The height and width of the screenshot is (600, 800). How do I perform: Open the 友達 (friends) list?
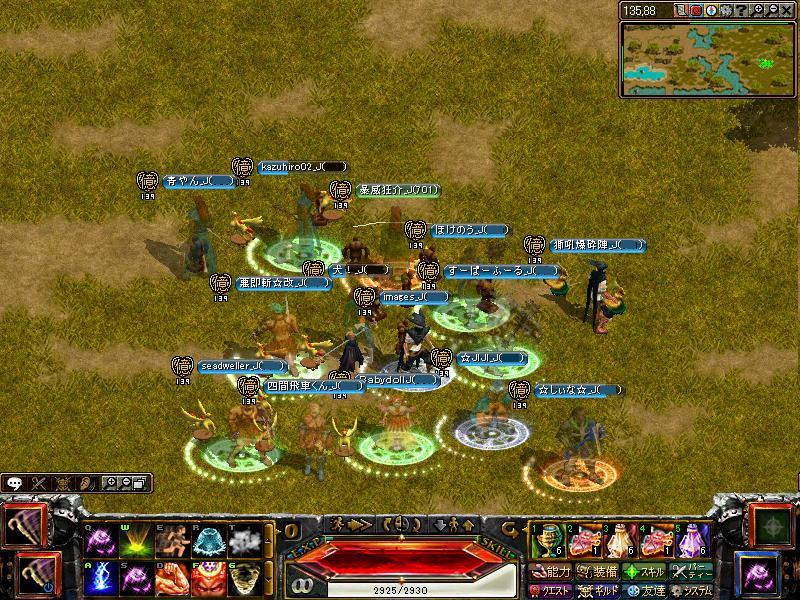pyautogui.click(x=644, y=591)
